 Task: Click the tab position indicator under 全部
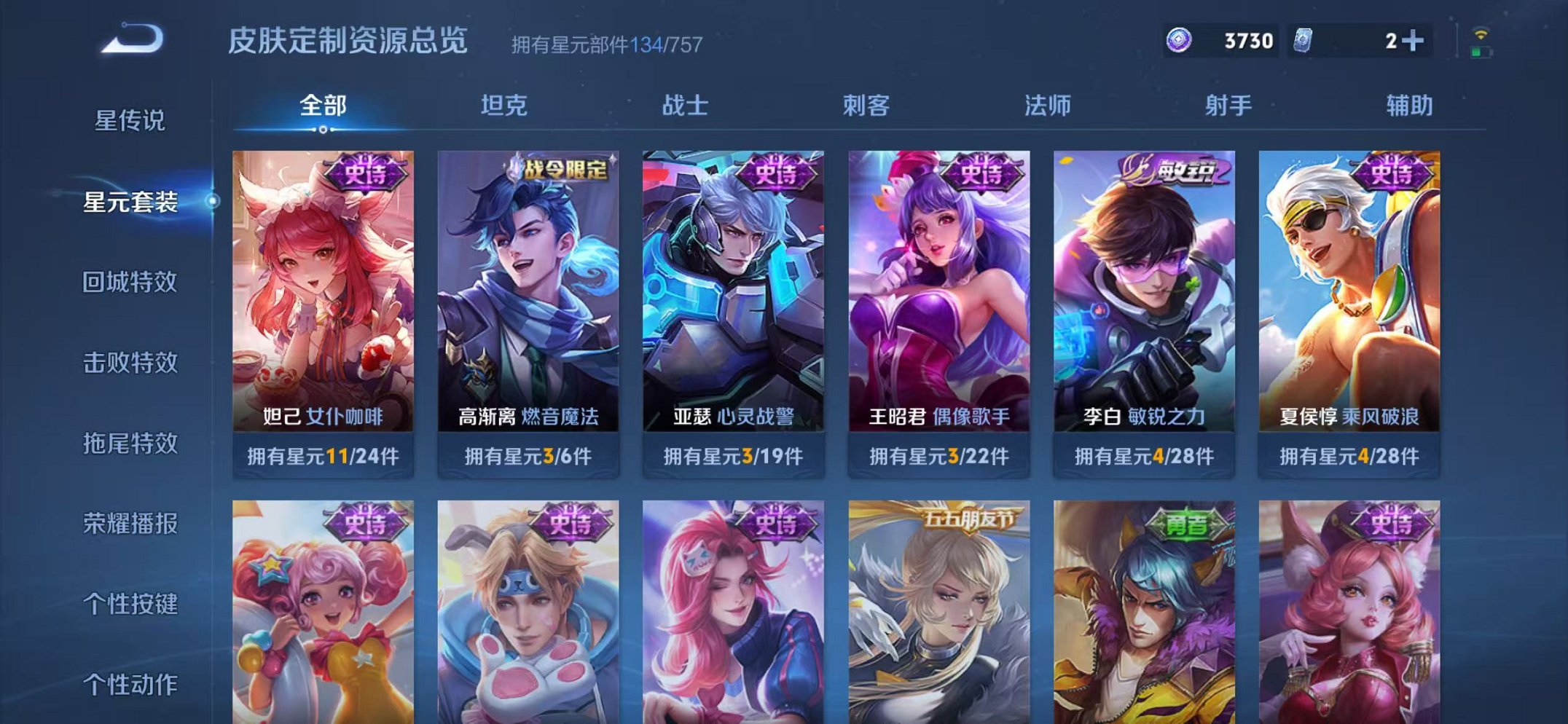(x=323, y=130)
